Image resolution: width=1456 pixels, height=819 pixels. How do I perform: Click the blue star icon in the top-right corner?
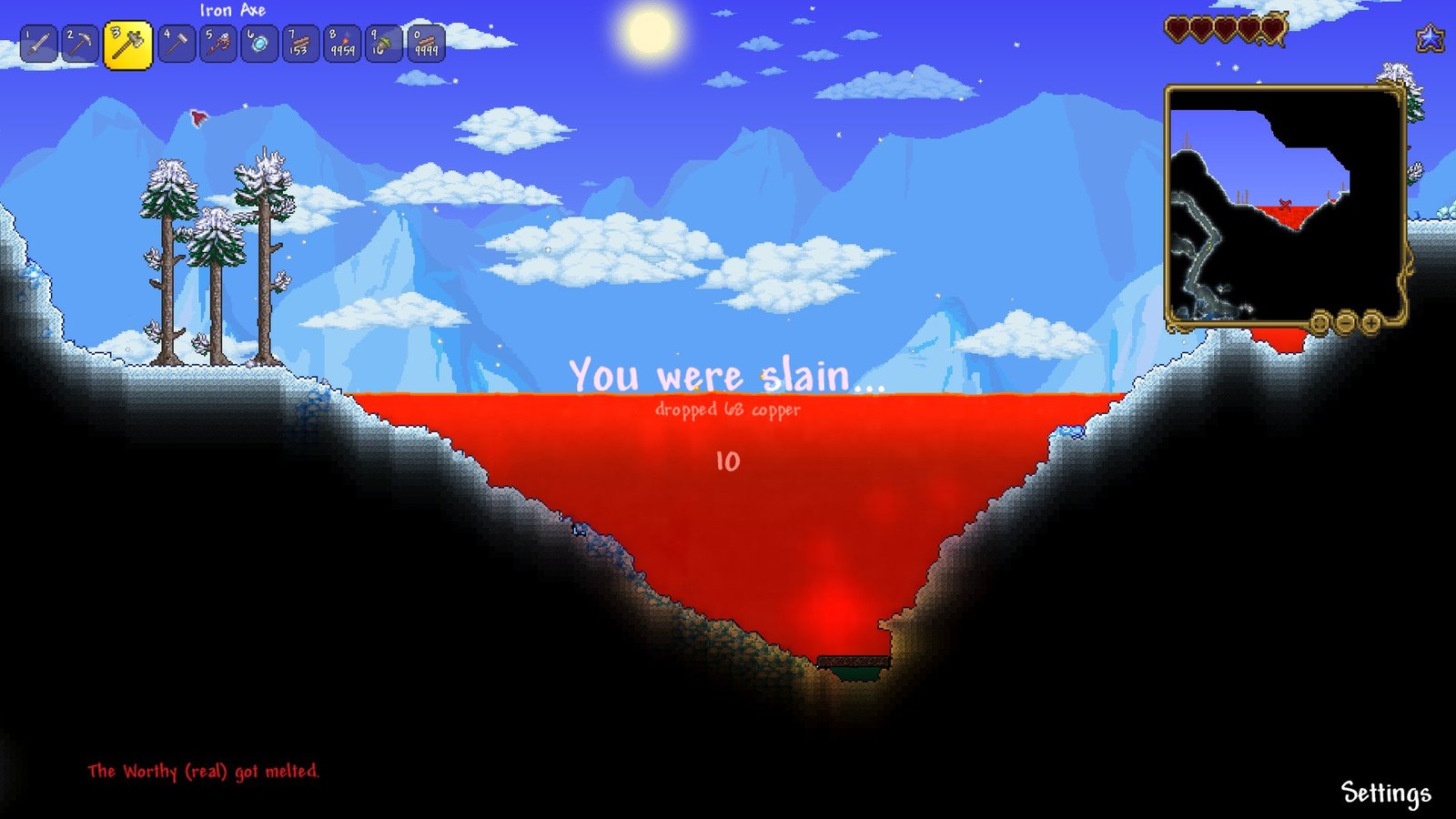pyautogui.click(x=1431, y=38)
